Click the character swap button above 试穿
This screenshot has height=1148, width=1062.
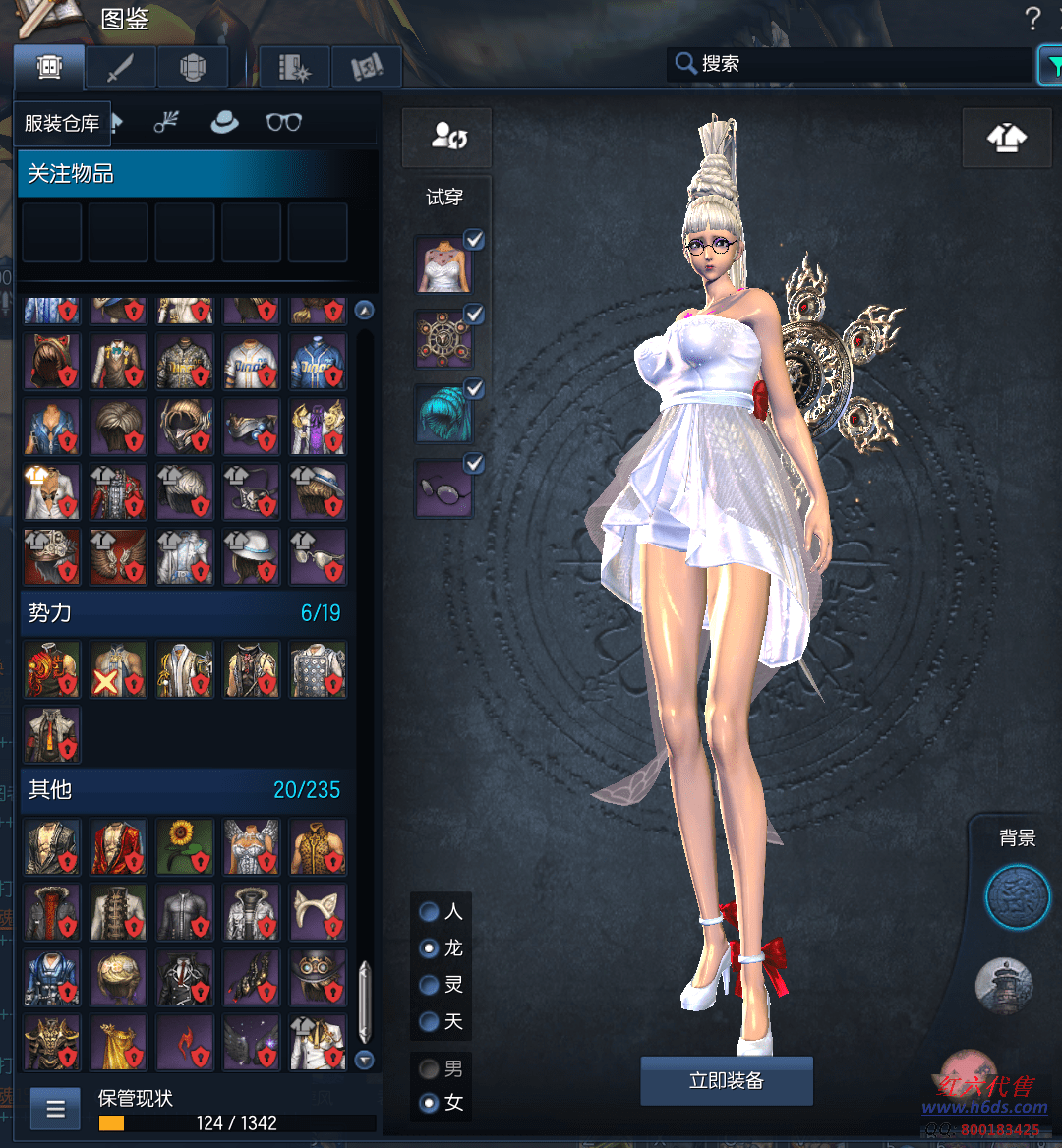pos(447,138)
